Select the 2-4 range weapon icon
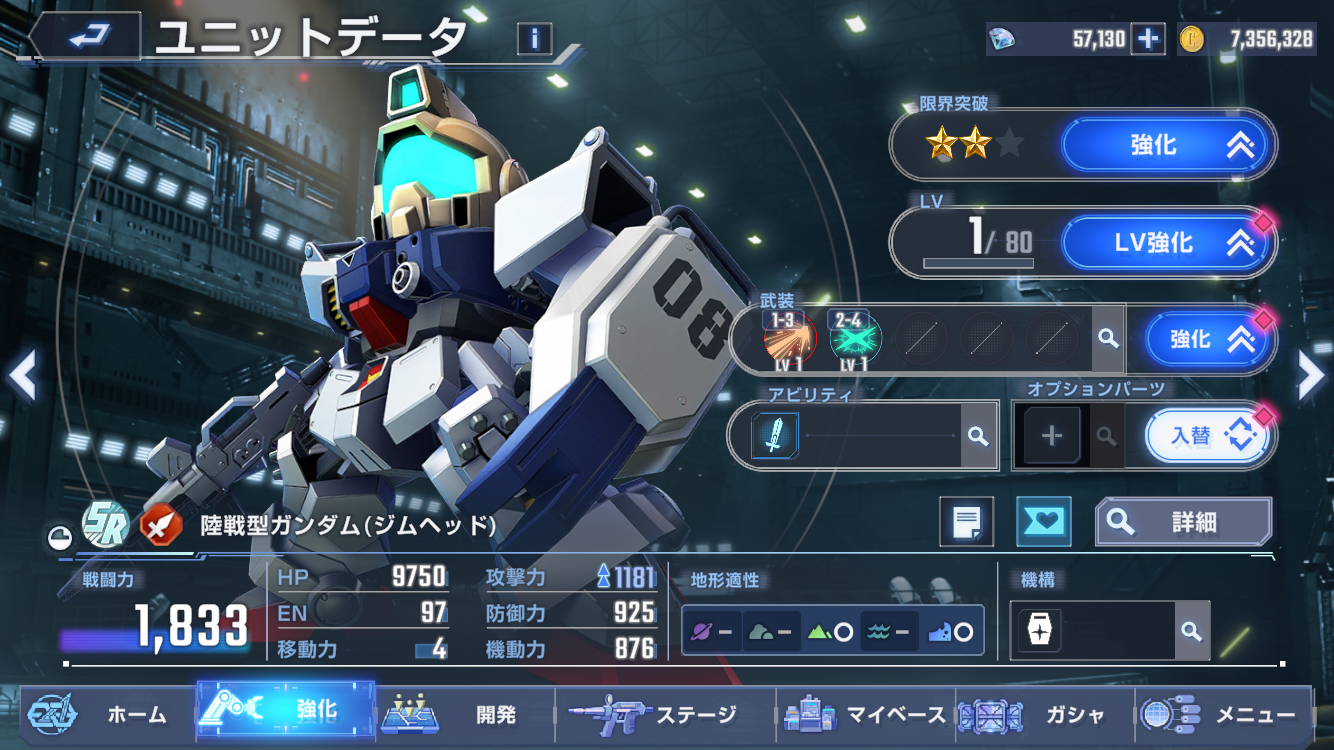 pyautogui.click(x=854, y=339)
